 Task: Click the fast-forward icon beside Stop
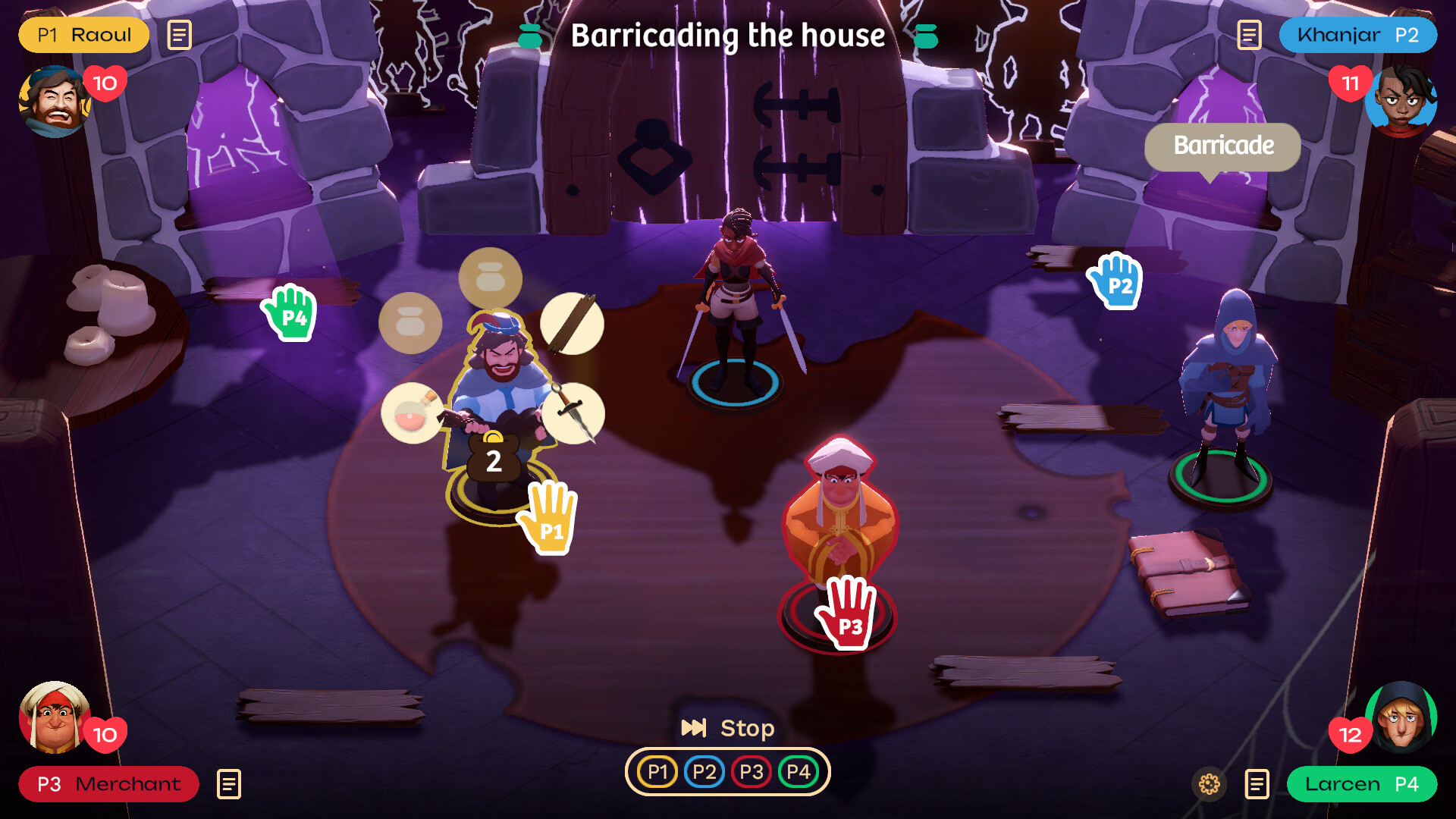[695, 728]
